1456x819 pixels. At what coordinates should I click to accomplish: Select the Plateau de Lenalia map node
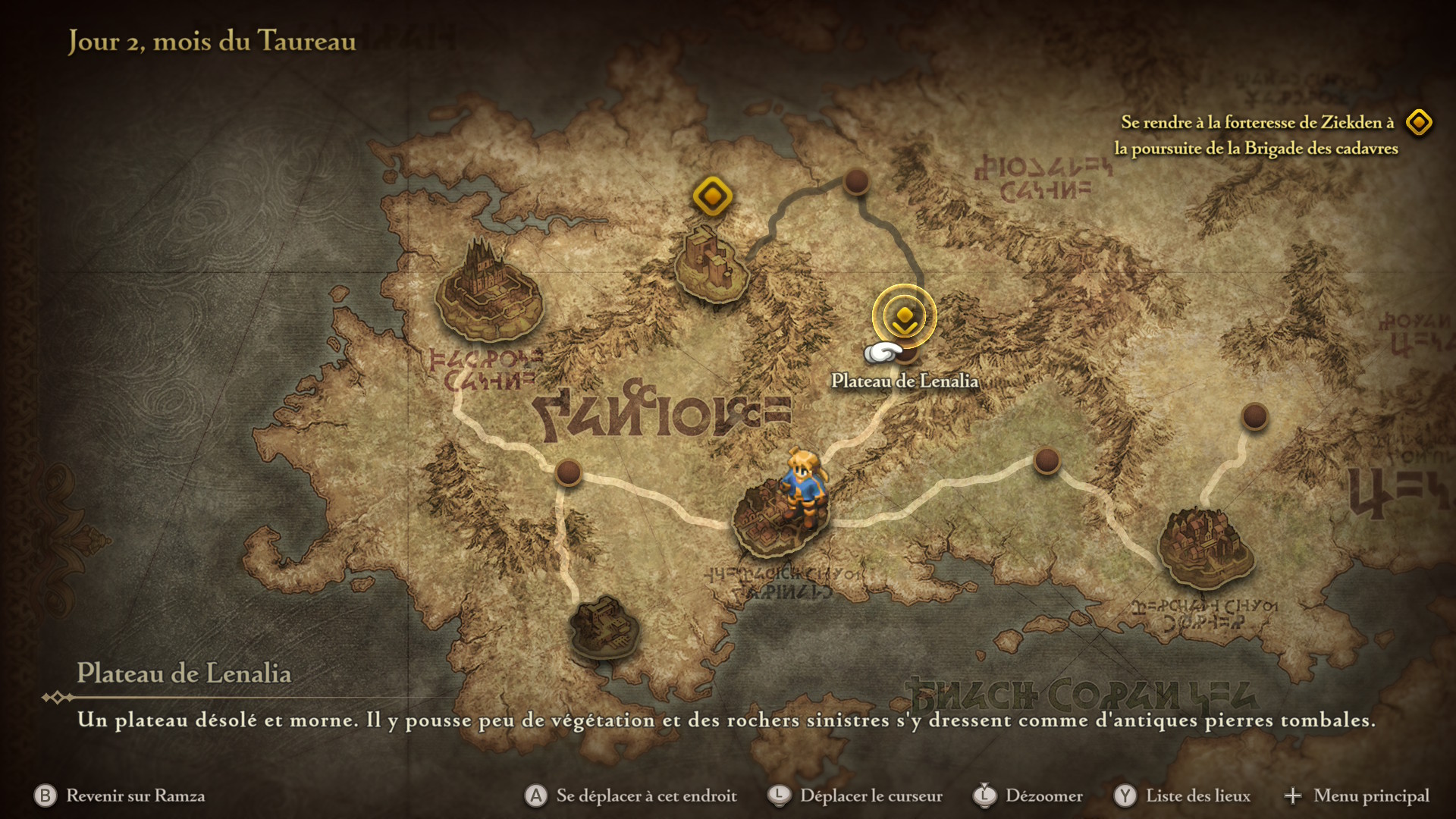point(906,350)
